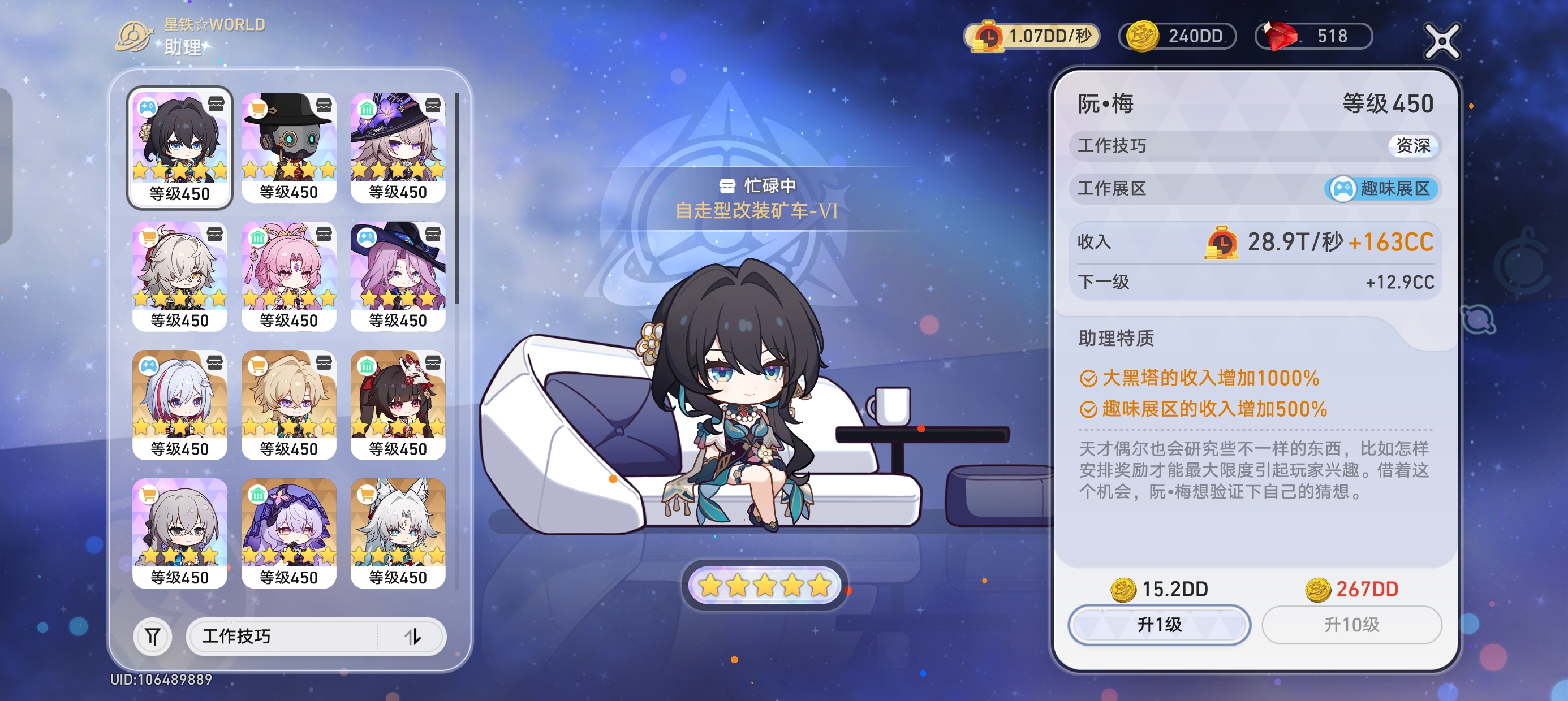Toggle the sort order arrow icon
Screen dimensions: 1568x701
coord(413,637)
